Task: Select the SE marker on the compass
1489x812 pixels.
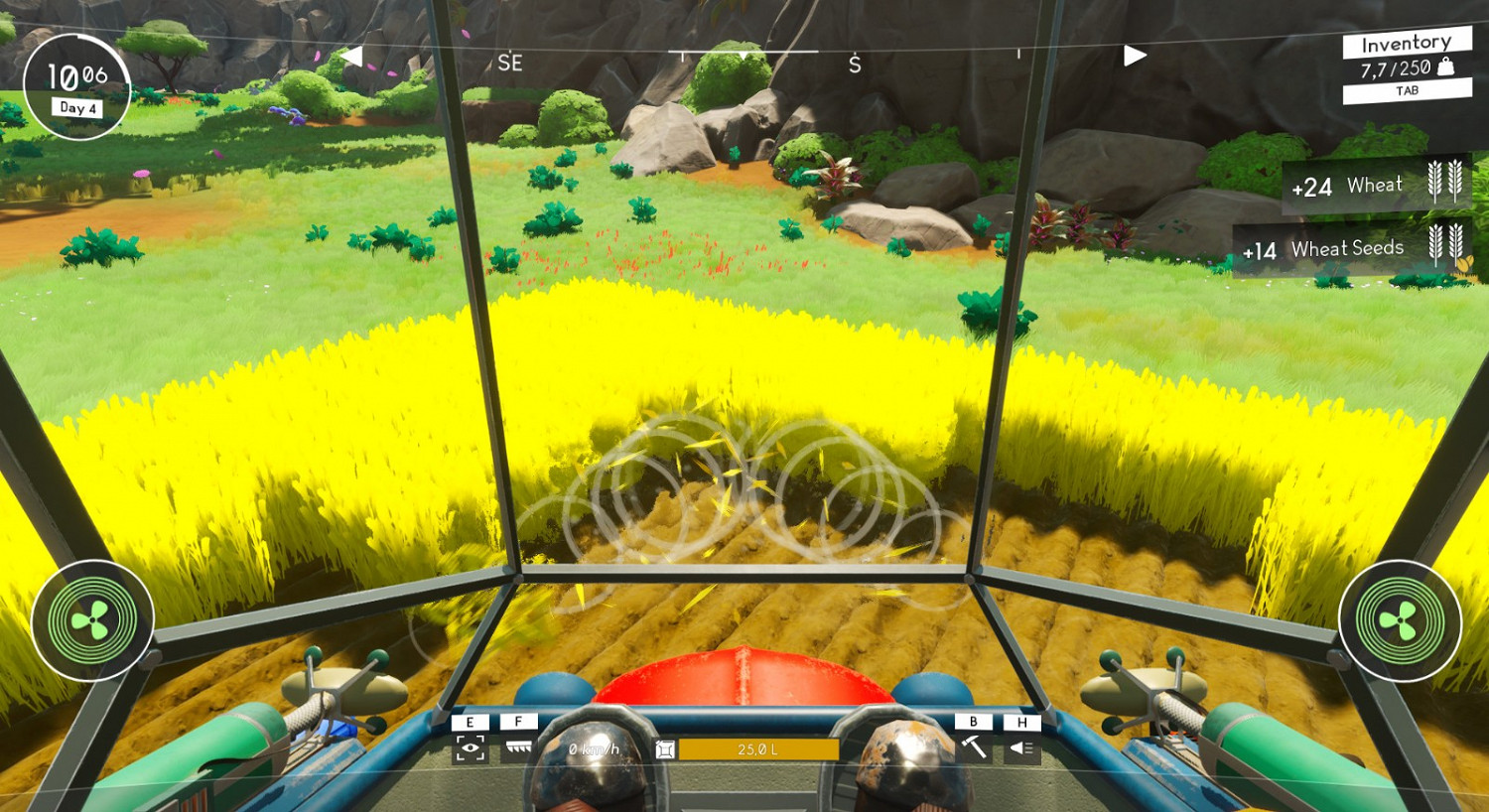Action: [x=509, y=62]
